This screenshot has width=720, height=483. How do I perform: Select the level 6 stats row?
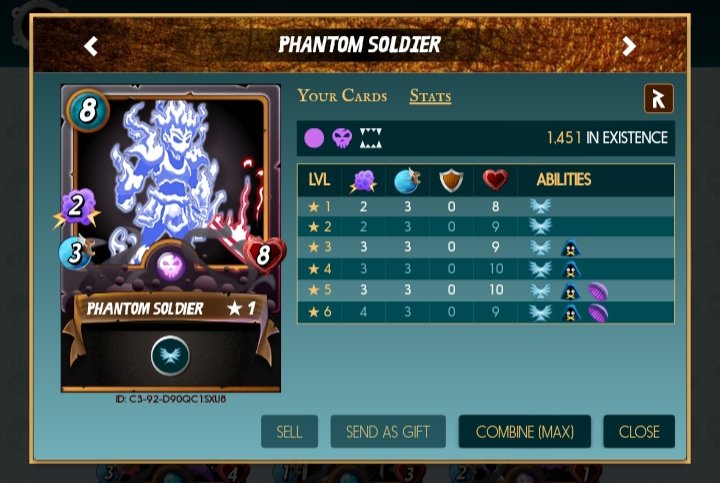(x=485, y=313)
